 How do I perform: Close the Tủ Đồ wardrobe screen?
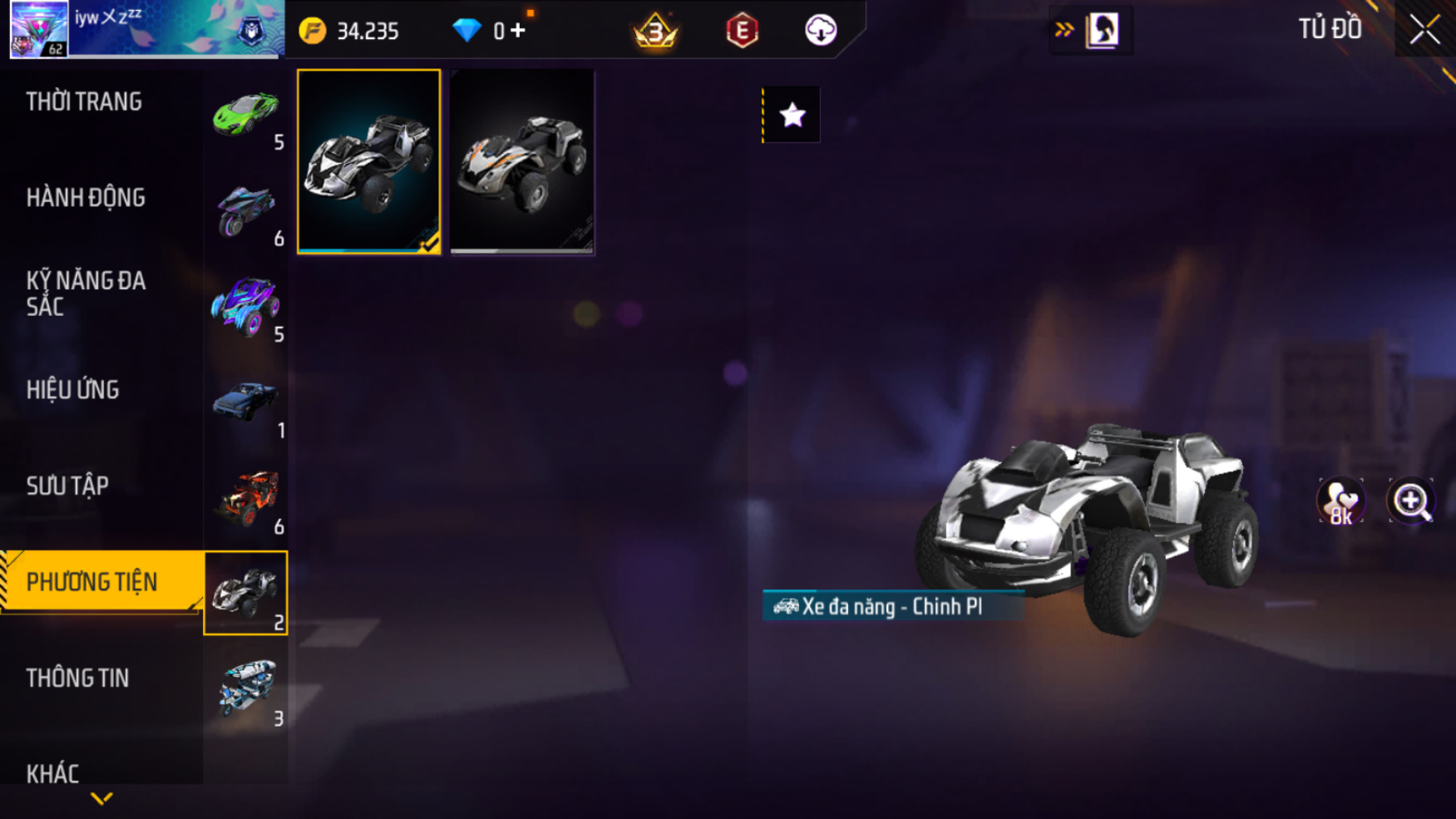(x=1424, y=31)
